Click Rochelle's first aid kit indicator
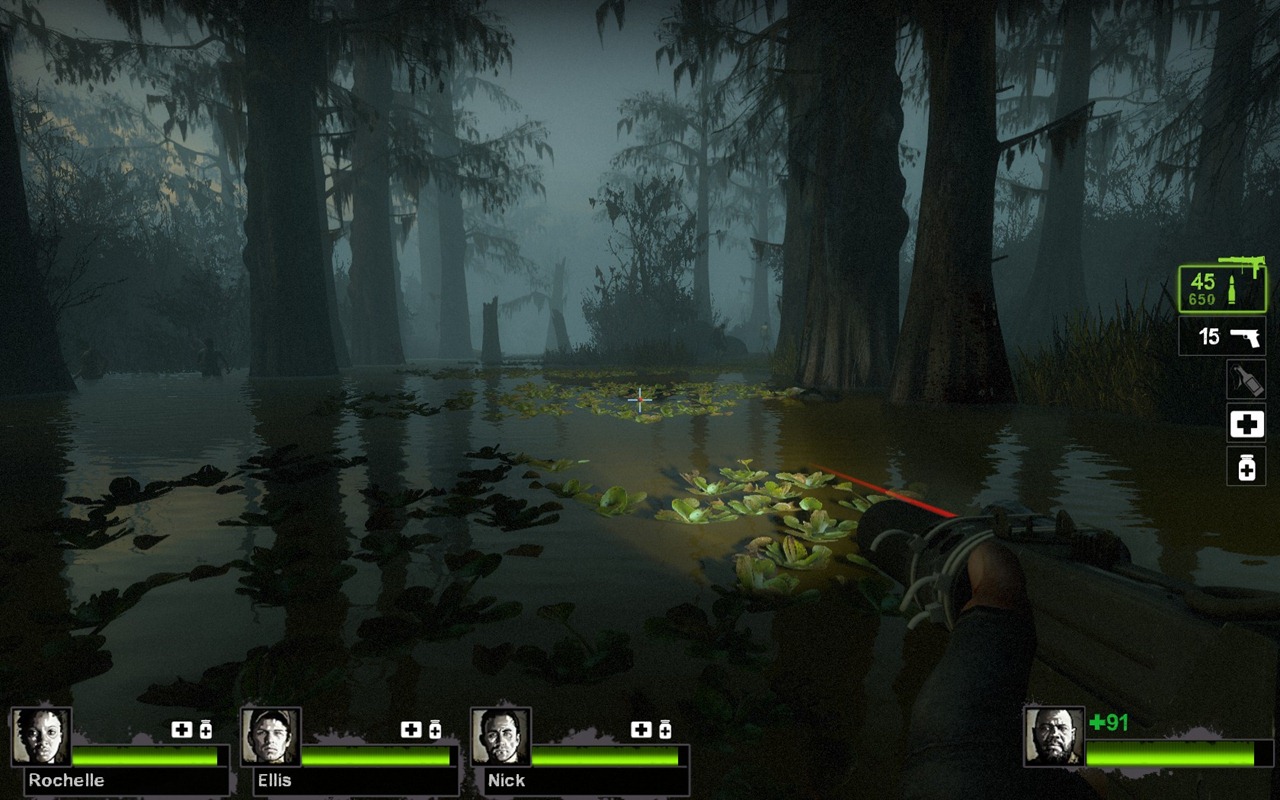The image size is (1280, 800). point(181,730)
